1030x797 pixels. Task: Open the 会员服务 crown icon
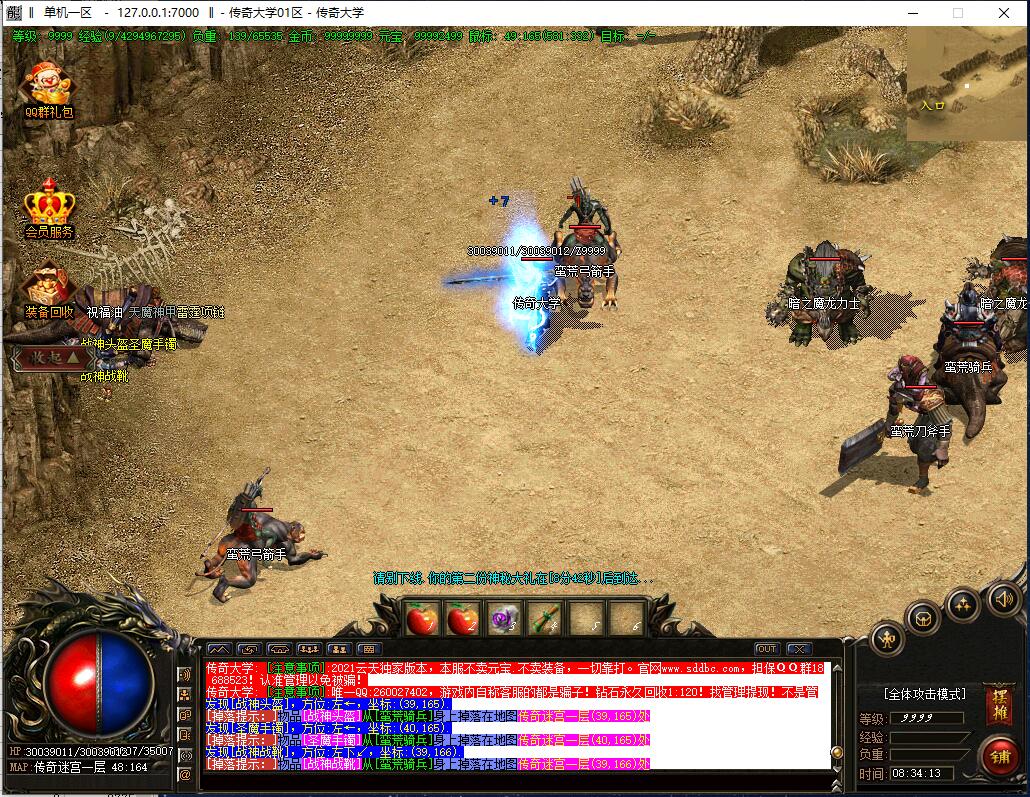[x=50, y=205]
